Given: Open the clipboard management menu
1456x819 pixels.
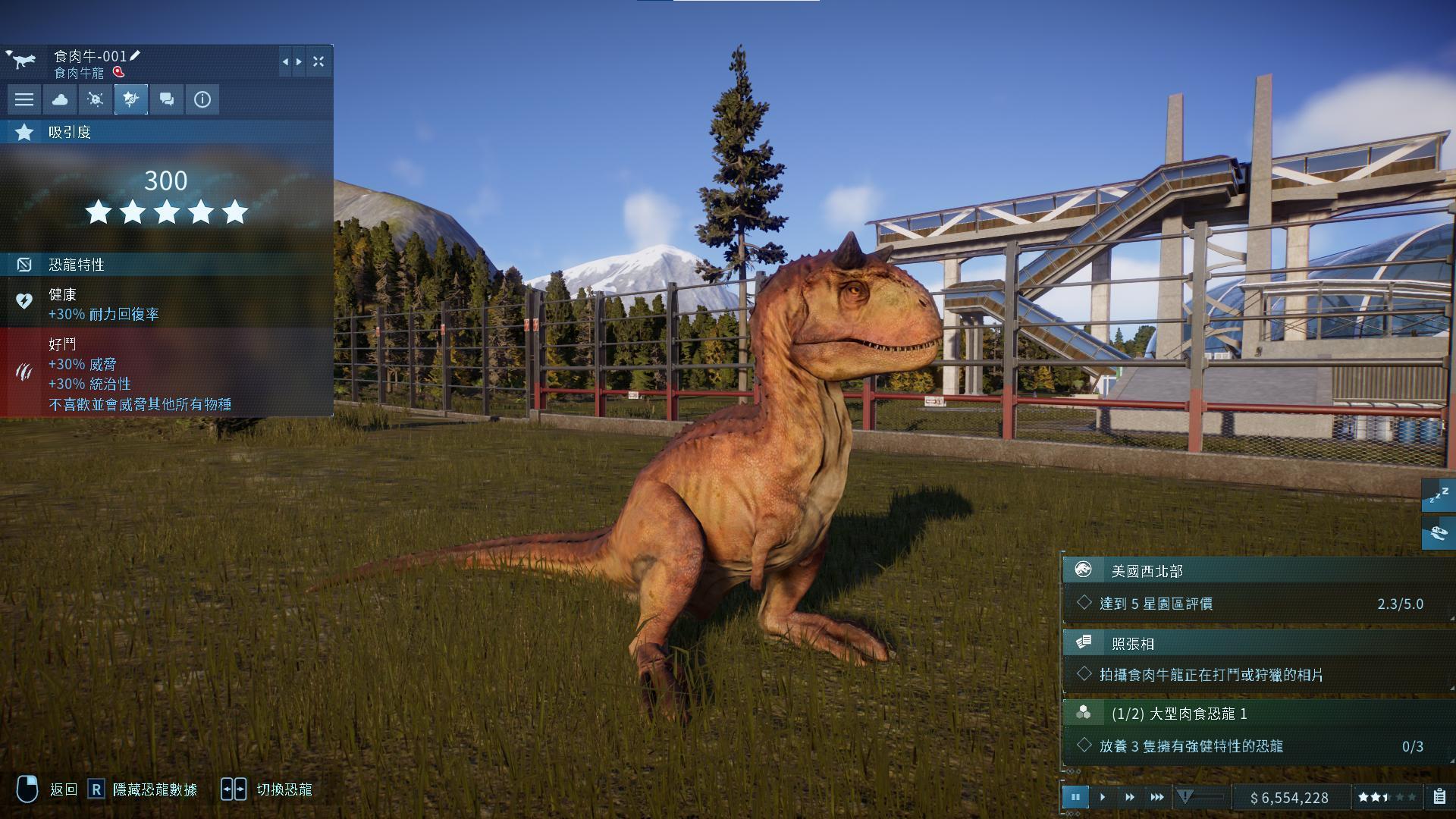Looking at the screenshot, I should pyautogui.click(x=1439, y=797).
